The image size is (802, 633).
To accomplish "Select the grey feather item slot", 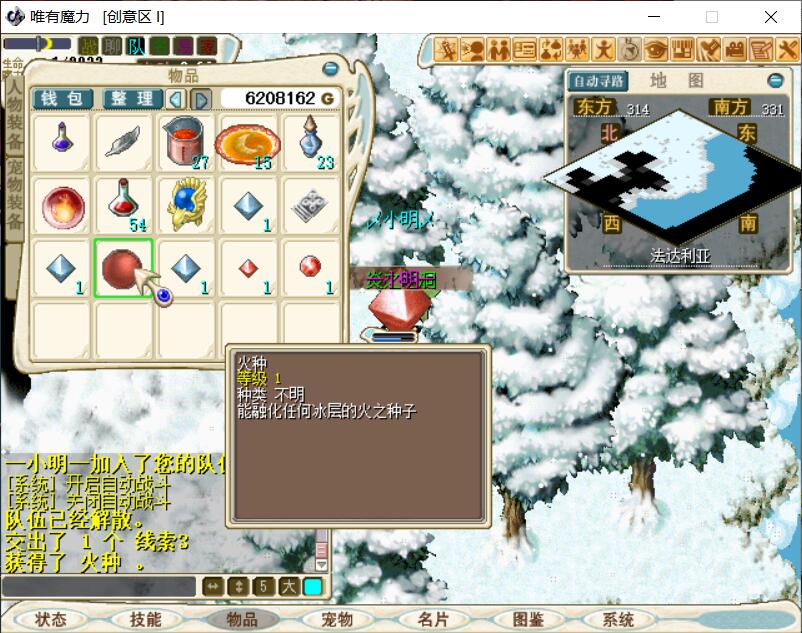I will [123, 143].
